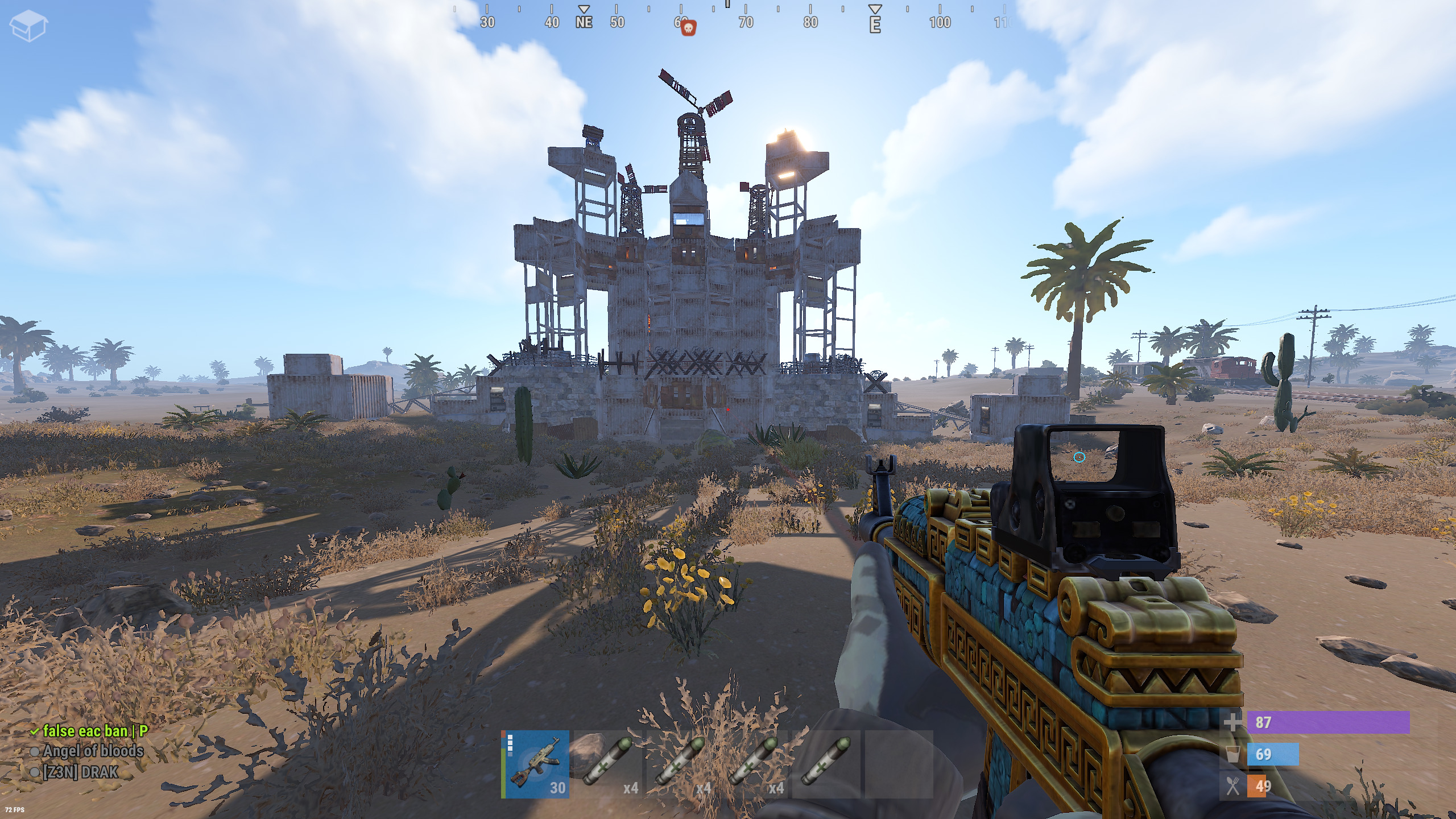This screenshot has height=819, width=1456.
Task: Select the assault rifle hotbar slot
Action: 535,764
